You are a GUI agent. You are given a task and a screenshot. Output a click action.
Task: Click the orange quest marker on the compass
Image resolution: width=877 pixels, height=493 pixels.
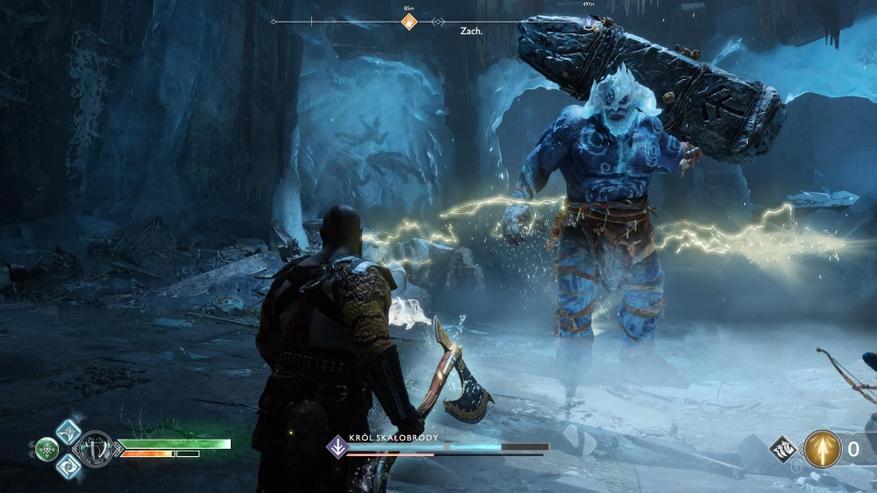[408, 21]
